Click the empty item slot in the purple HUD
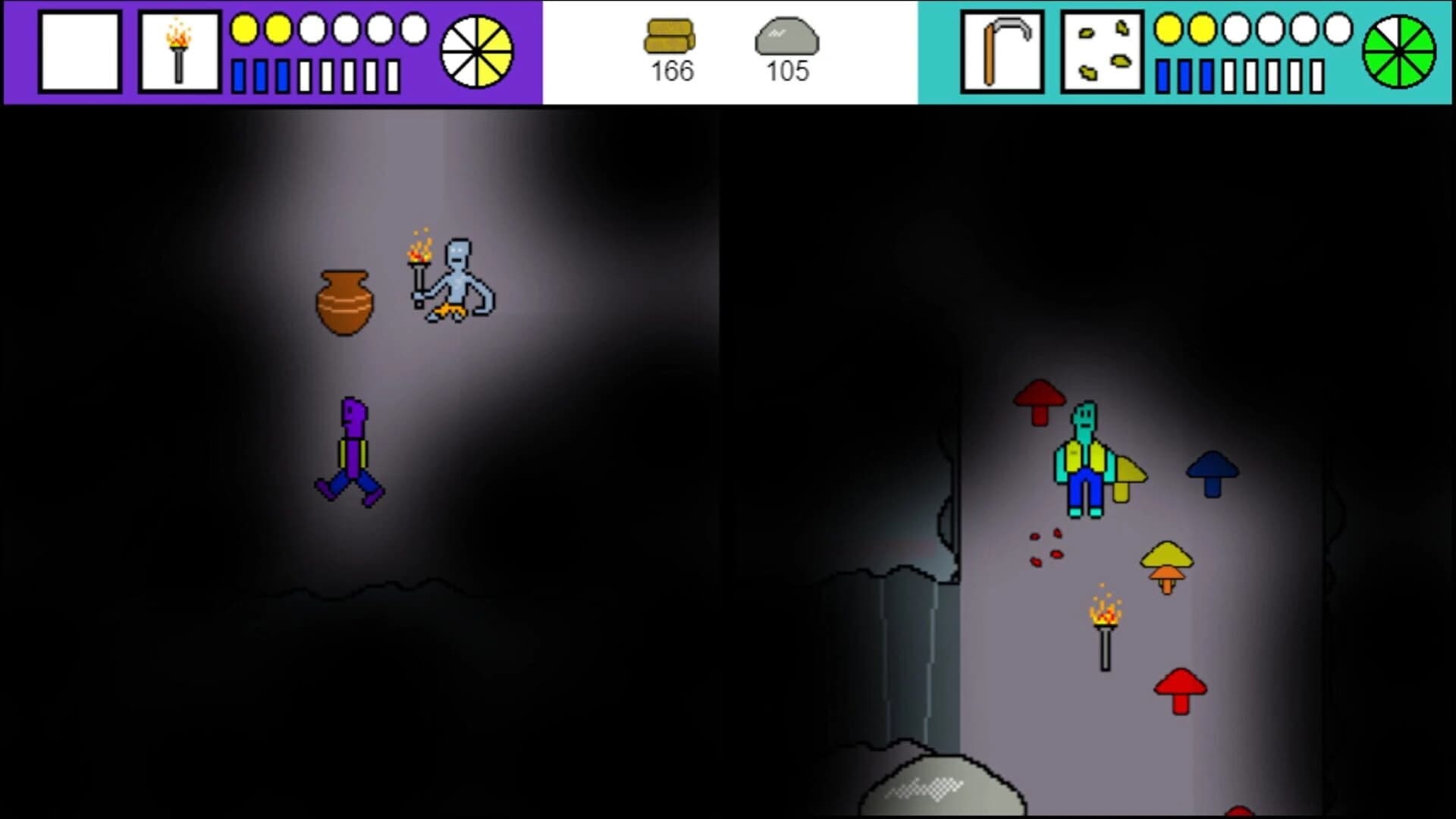The width and height of the screenshot is (1456, 819). point(81,51)
